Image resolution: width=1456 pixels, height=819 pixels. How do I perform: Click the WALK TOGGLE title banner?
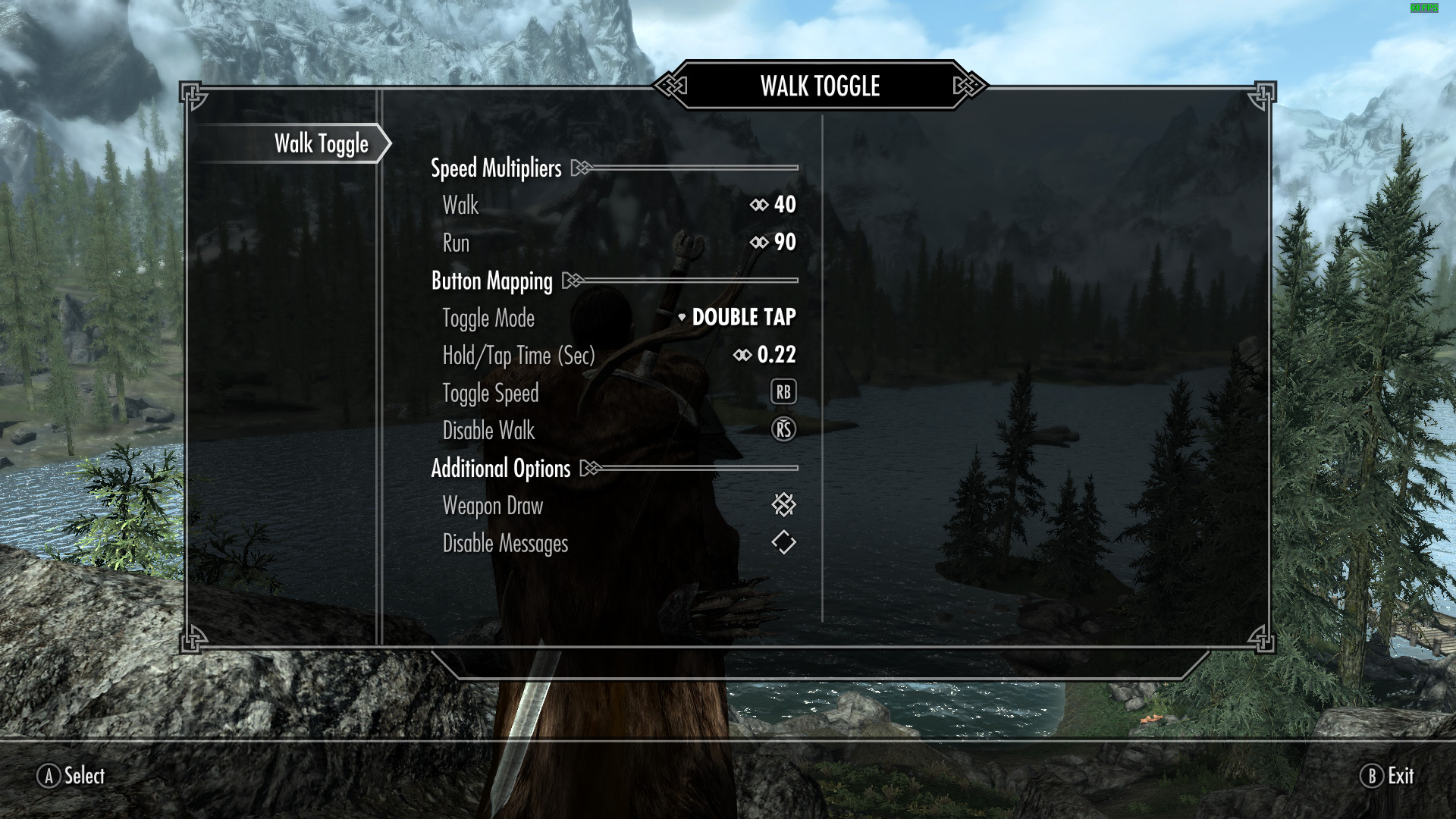pyautogui.click(x=819, y=86)
